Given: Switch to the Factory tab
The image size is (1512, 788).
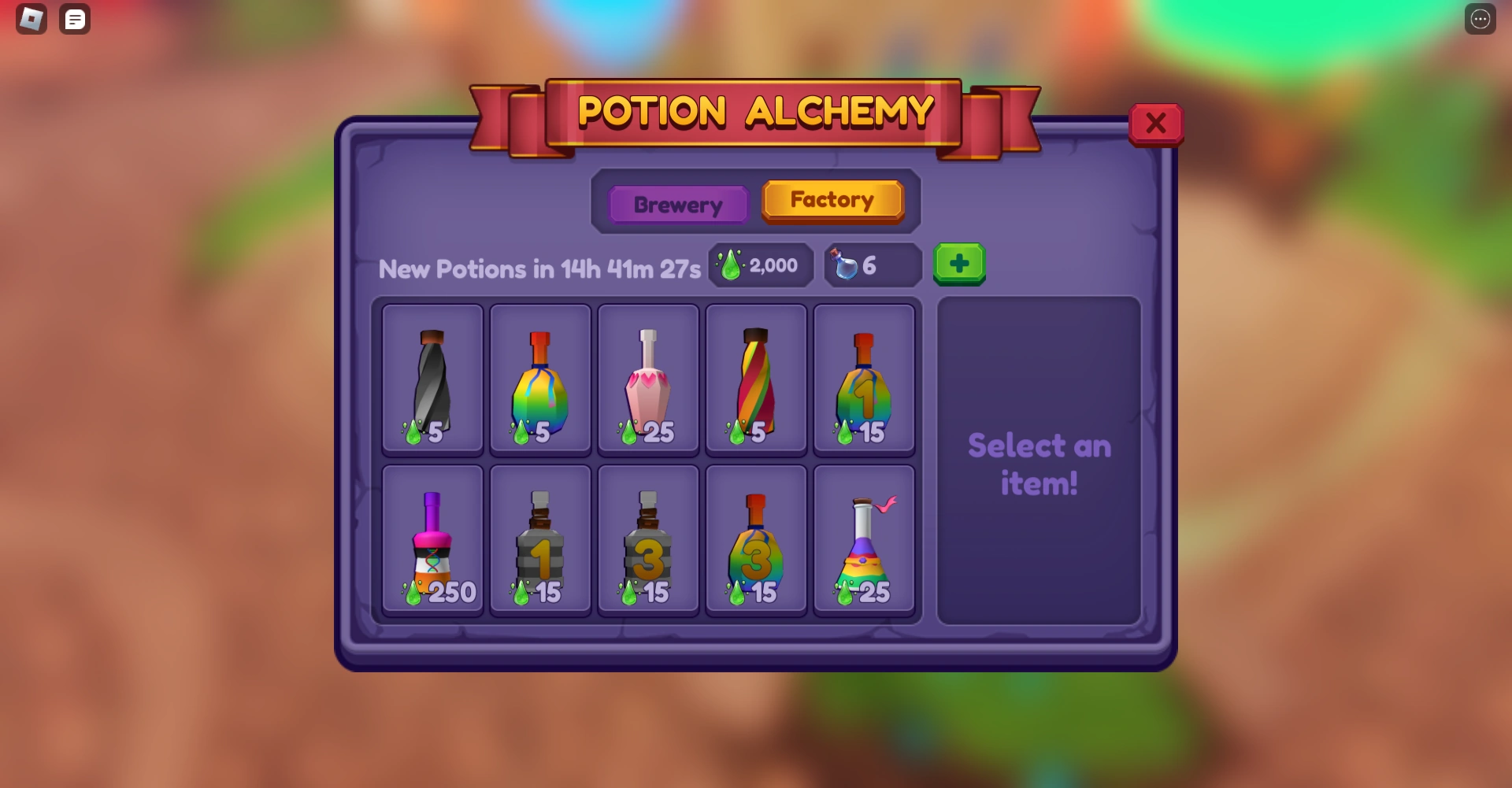Looking at the screenshot, I should (x=833, y=200).
